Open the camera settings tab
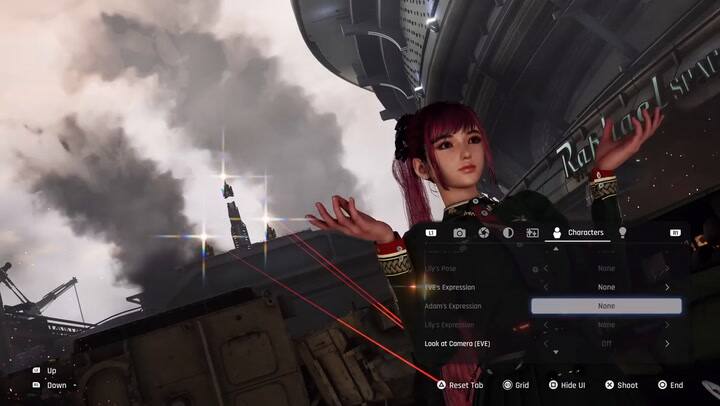 click(x=459, y=233)
